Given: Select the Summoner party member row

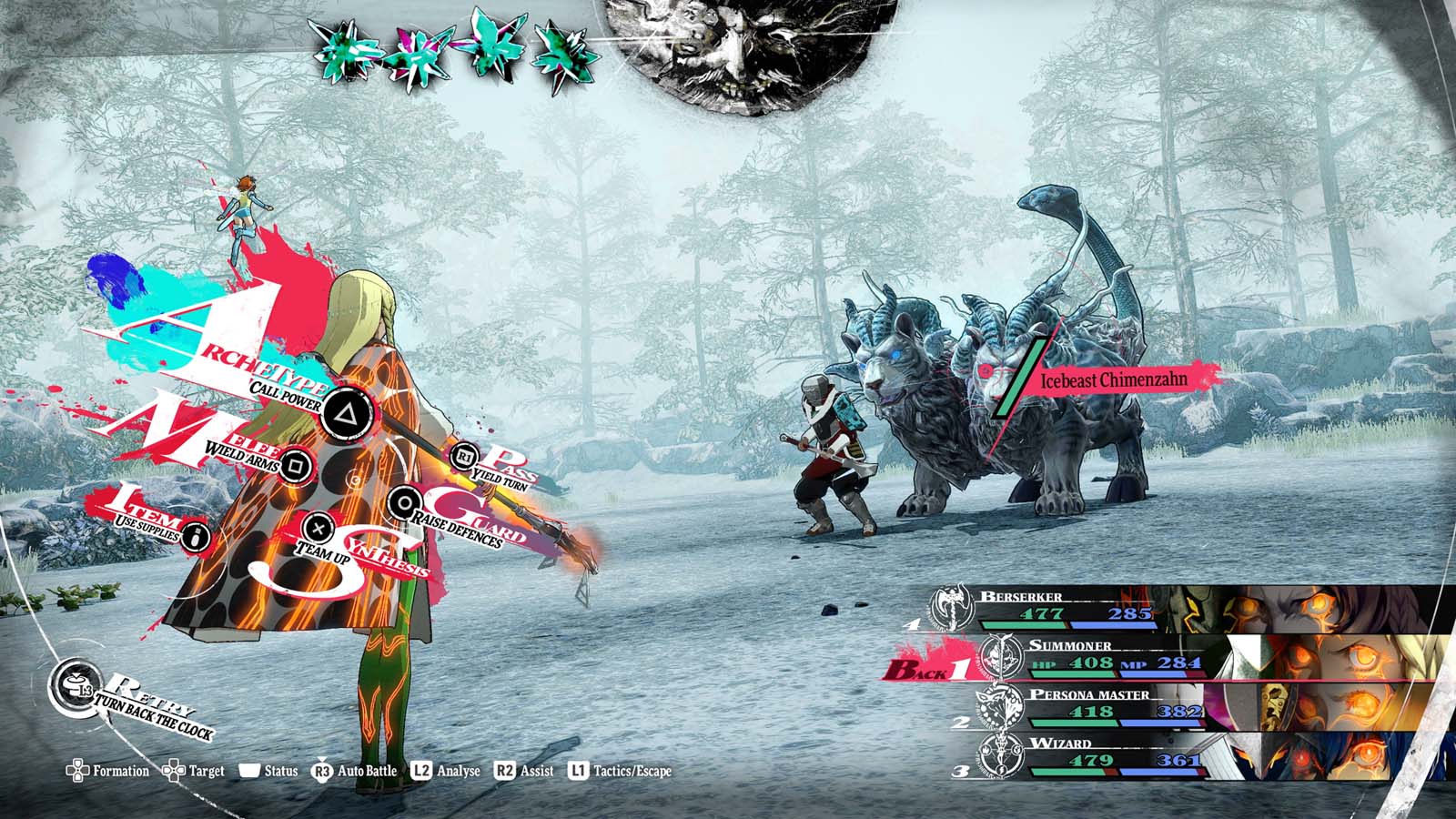Looking at the screenshot, I should click(1183, 658).
